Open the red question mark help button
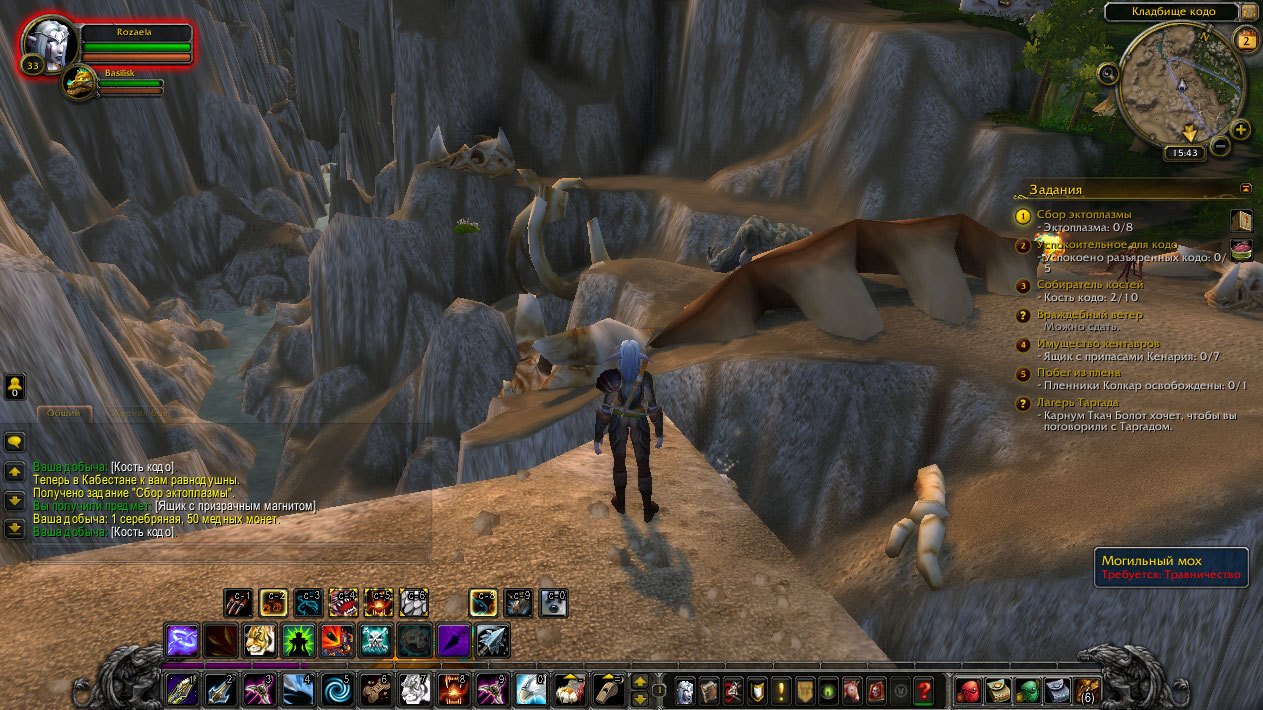The width and height of the screenshot is (1263, 710). tap(924, 689)
